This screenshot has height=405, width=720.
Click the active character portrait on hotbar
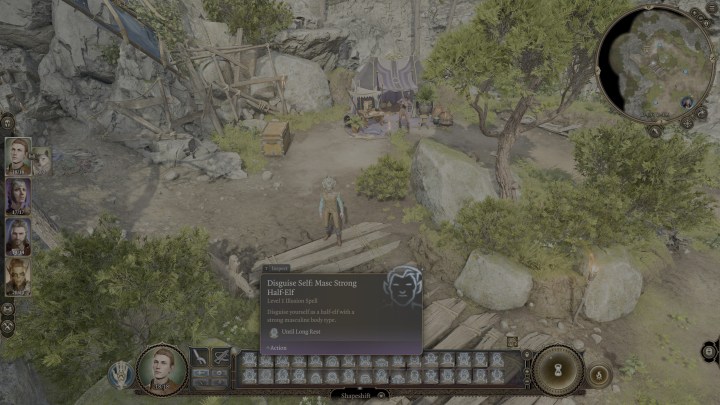point(161,369)
